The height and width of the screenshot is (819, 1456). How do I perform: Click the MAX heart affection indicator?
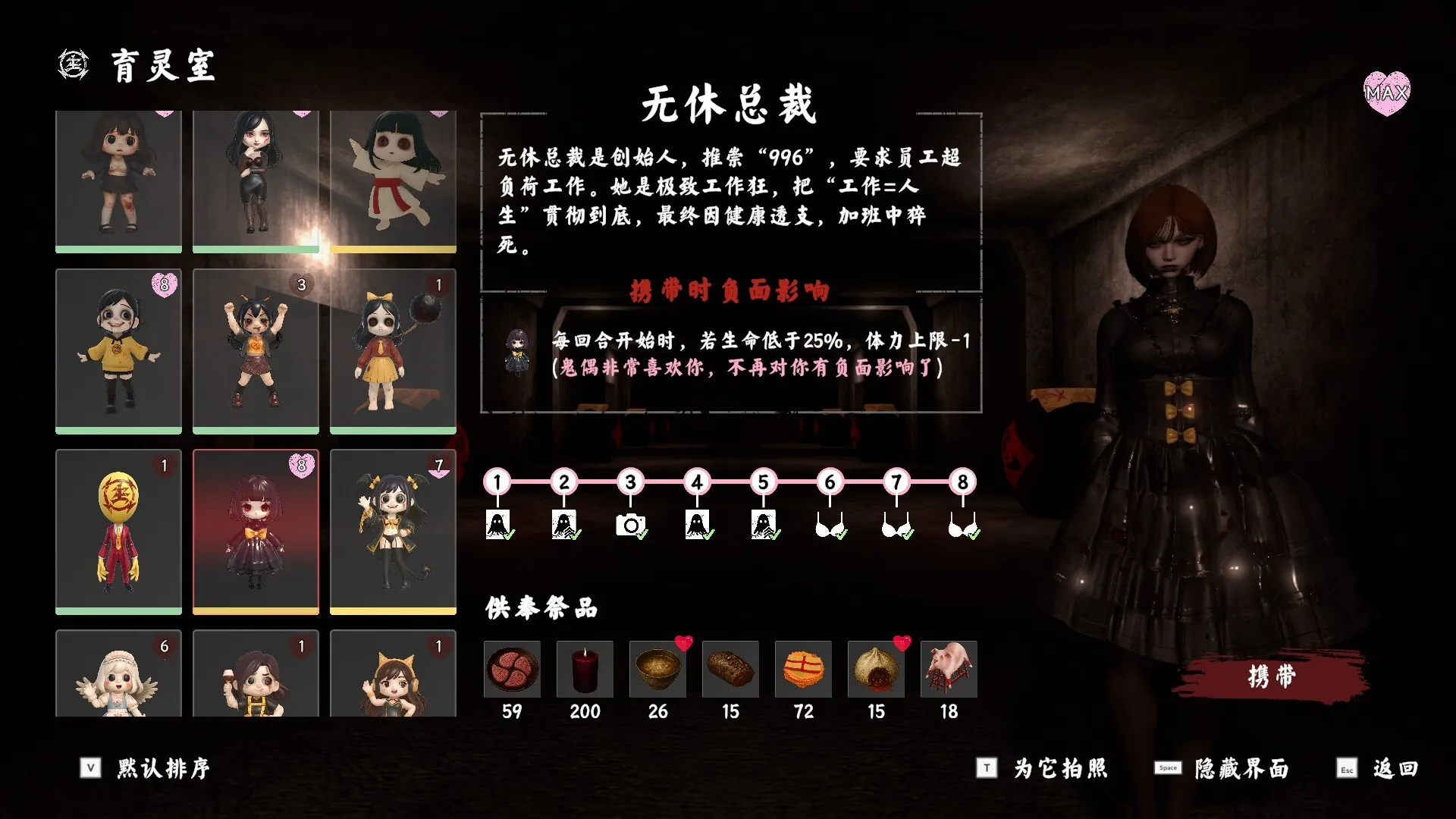point(1387,95)
